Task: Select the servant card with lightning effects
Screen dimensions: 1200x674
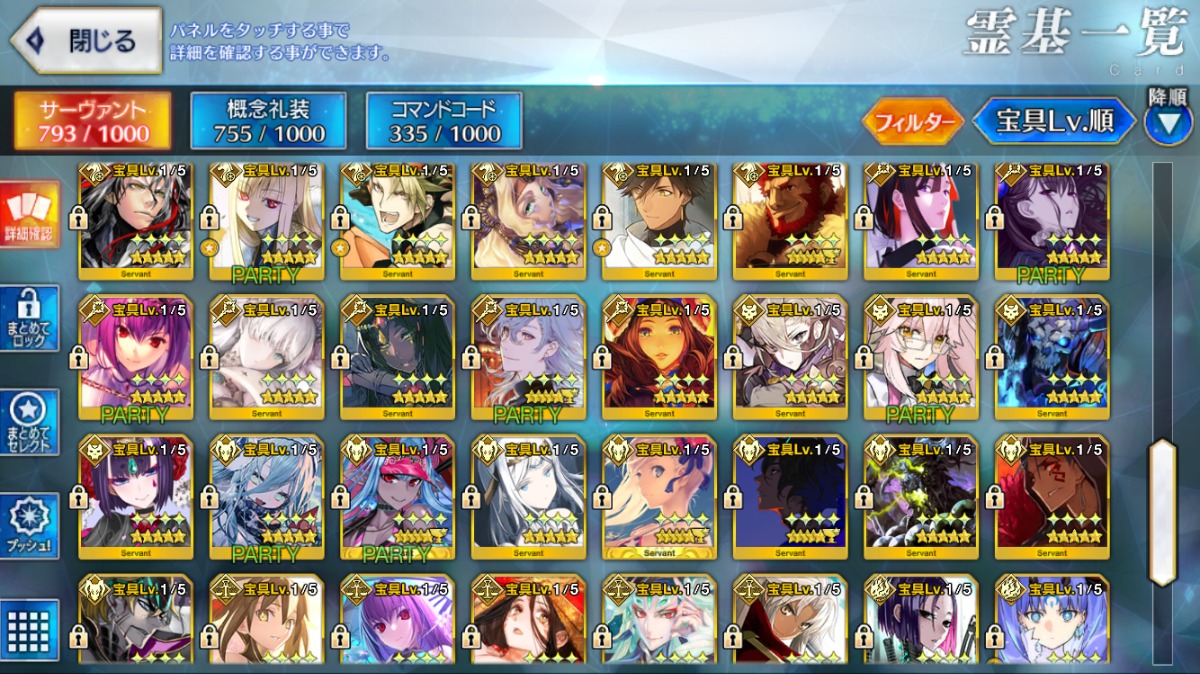Action: pos(920,497)
